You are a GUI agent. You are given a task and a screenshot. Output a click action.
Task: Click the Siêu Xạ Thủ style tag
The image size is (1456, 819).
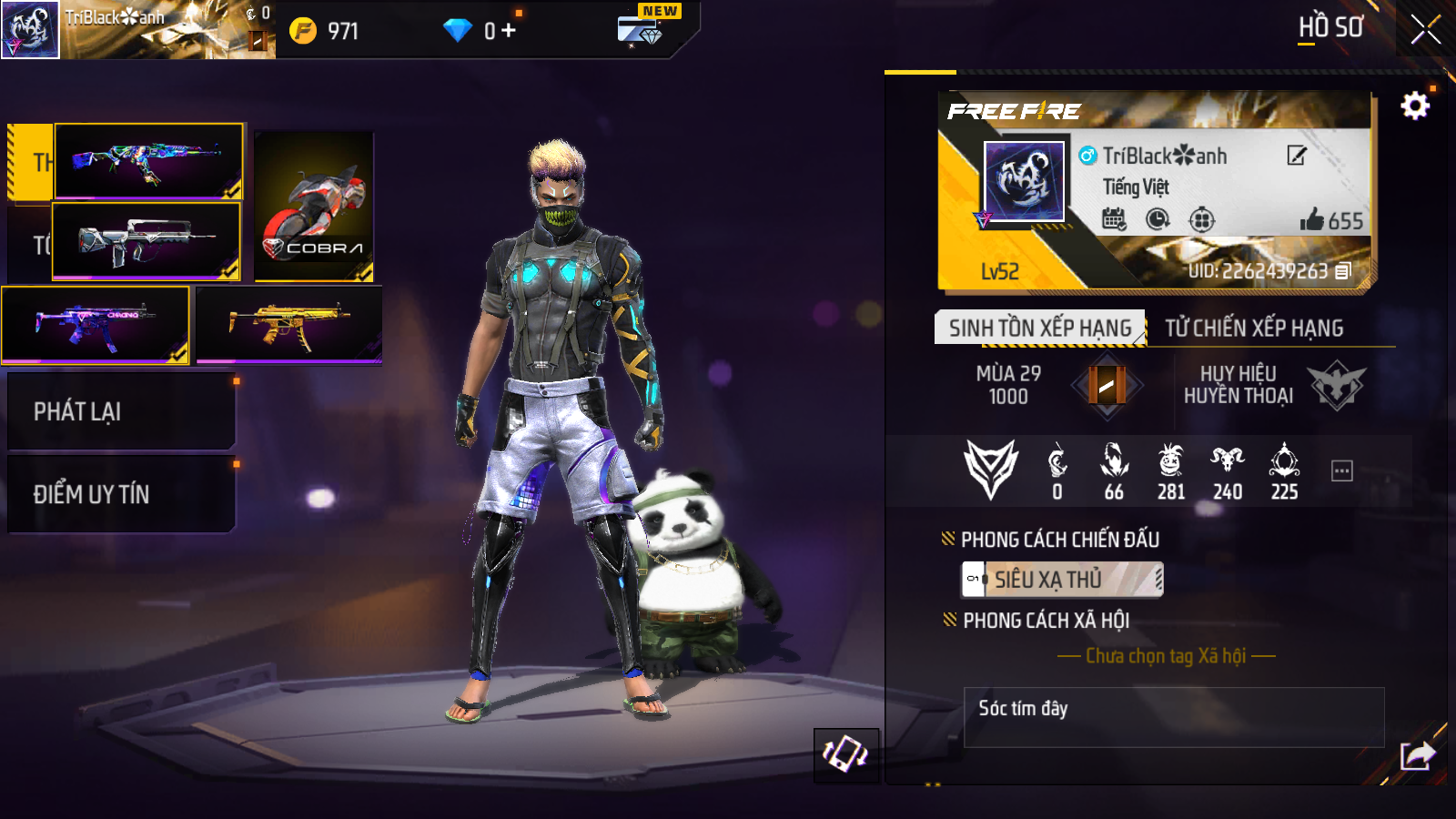pyautogui.click(x=1062, y=579)
